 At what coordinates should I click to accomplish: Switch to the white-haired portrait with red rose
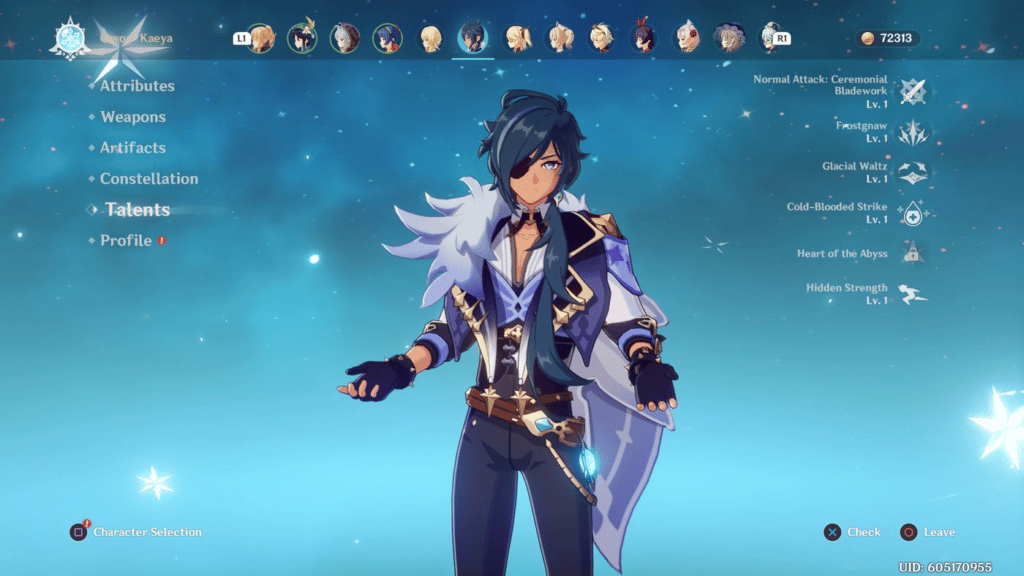(x=687, y=39)
